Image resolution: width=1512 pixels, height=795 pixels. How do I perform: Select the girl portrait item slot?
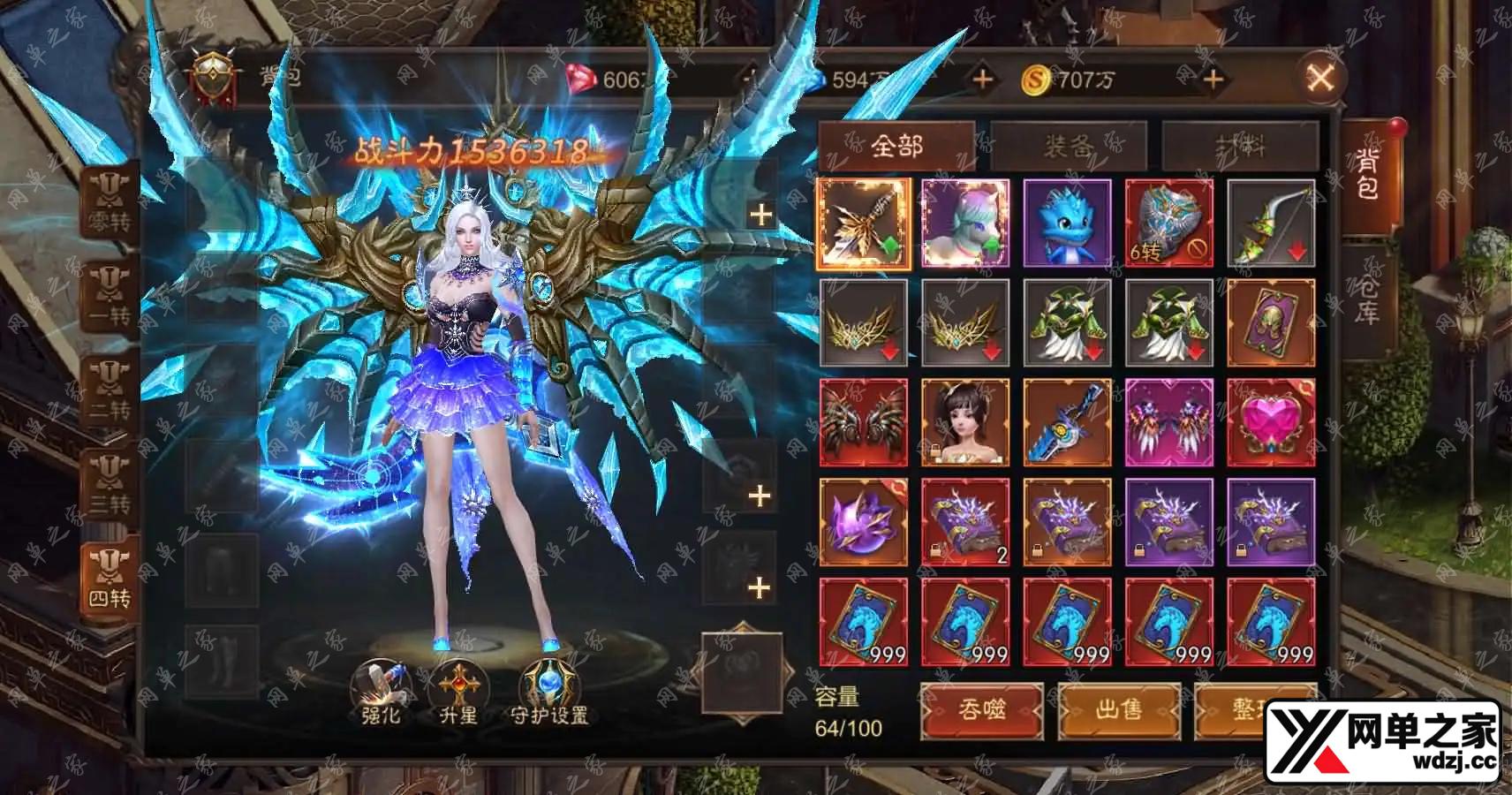coord(964,422)
